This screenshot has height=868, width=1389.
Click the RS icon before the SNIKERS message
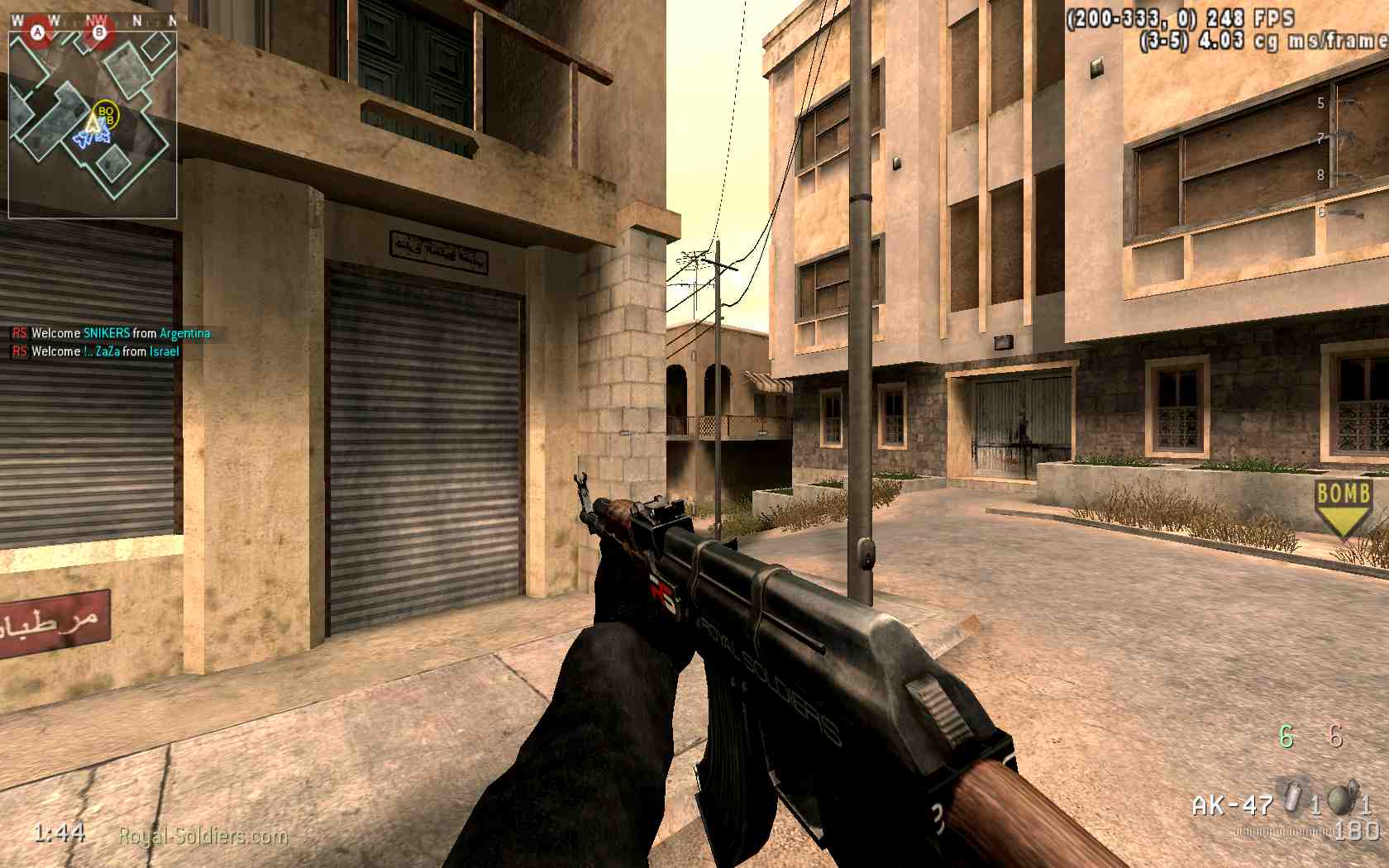pyautogui.click(x=19, y=334)
